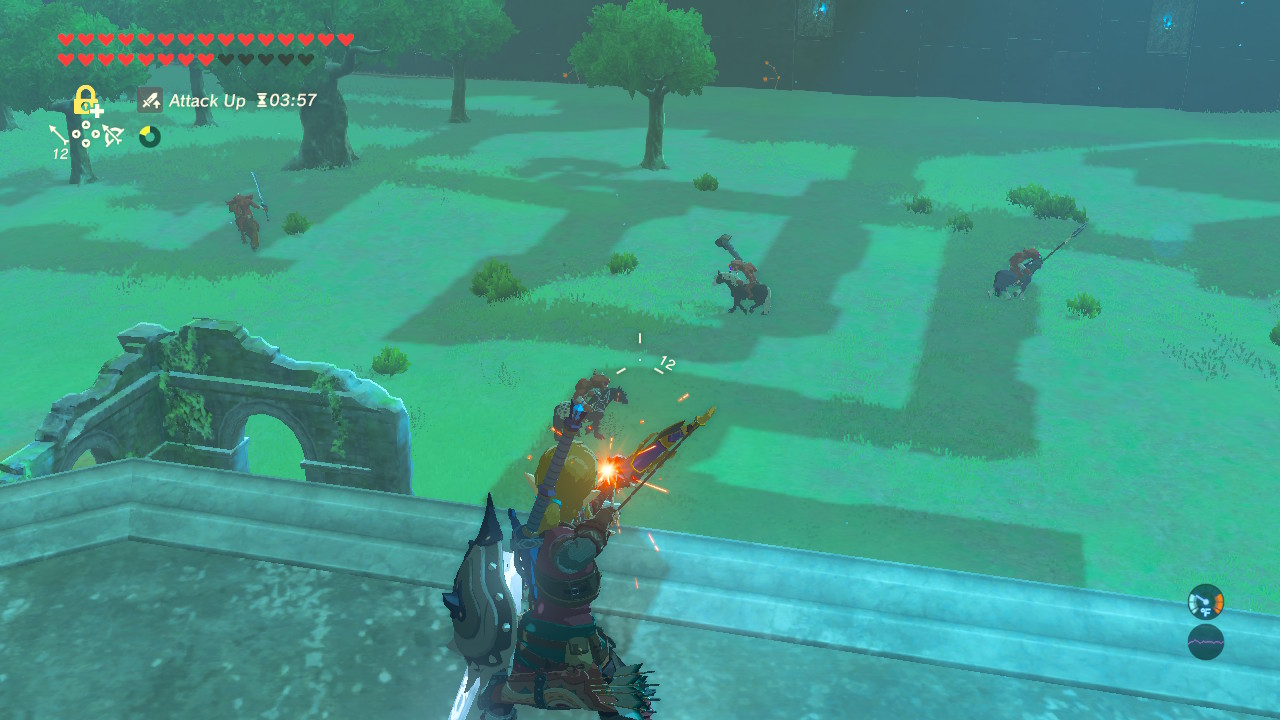Click the last red heart on the second row
Screen dimensions: 1280x720
coord(205,58)
